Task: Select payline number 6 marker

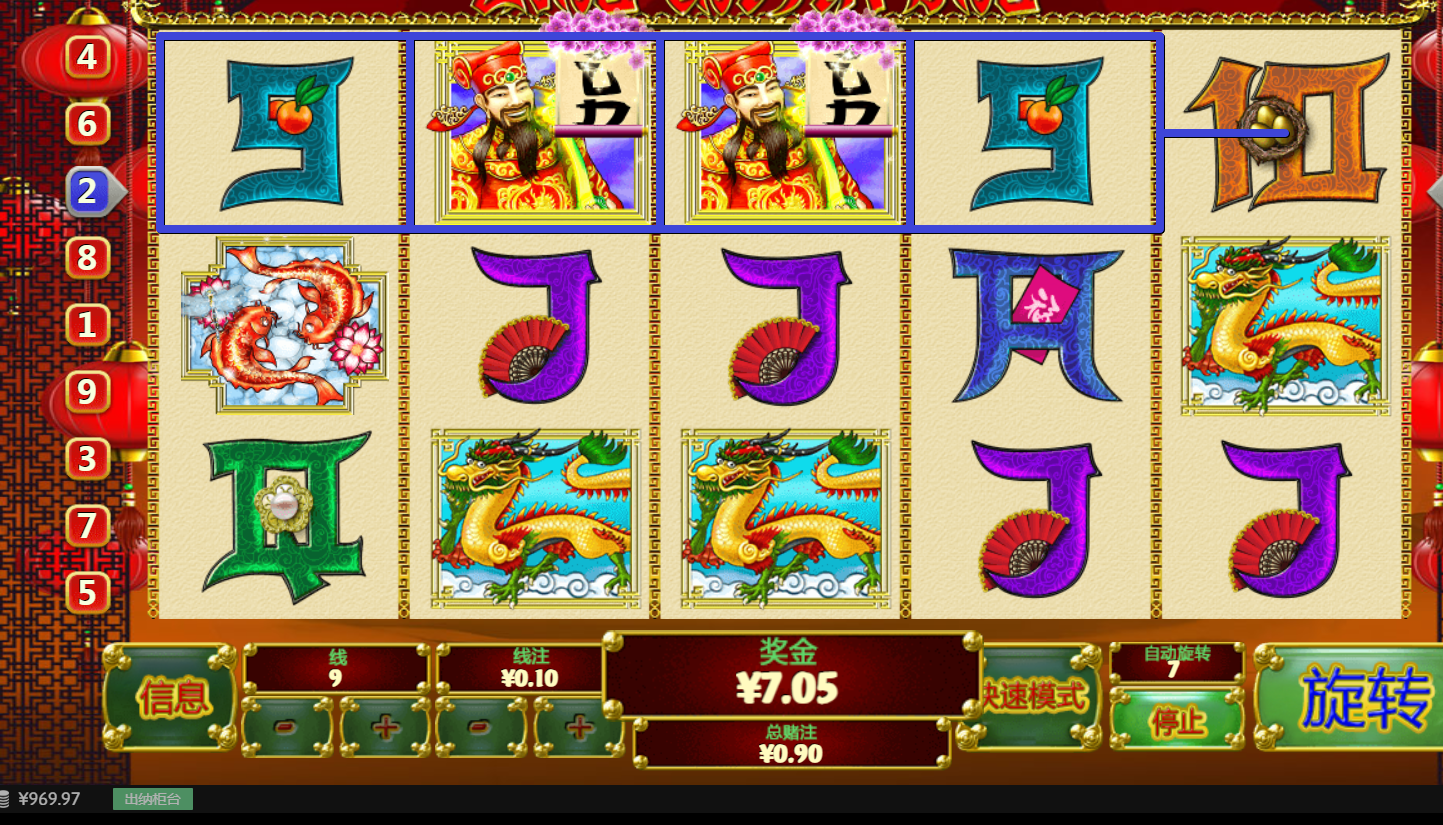Action: coord(88,124)
